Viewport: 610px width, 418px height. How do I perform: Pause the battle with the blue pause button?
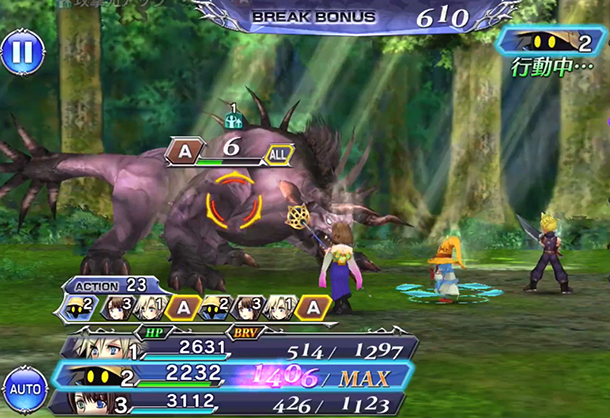point(19,52)
